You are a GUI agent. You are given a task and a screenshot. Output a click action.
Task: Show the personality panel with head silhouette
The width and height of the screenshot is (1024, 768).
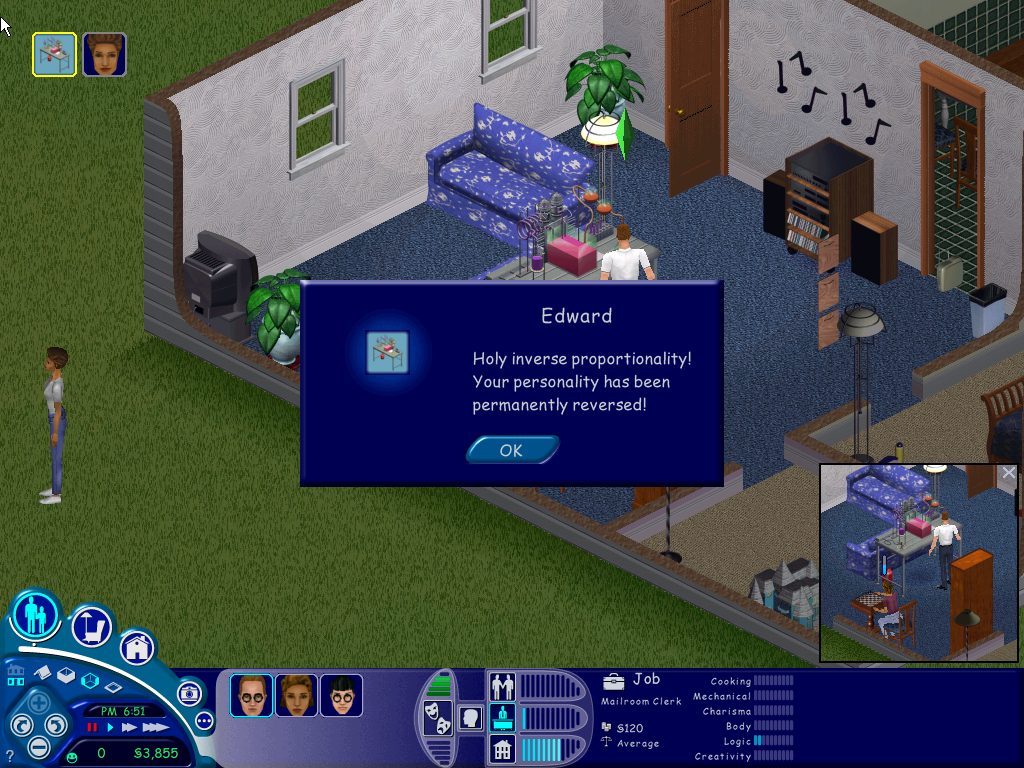click(x=470, y=717)
